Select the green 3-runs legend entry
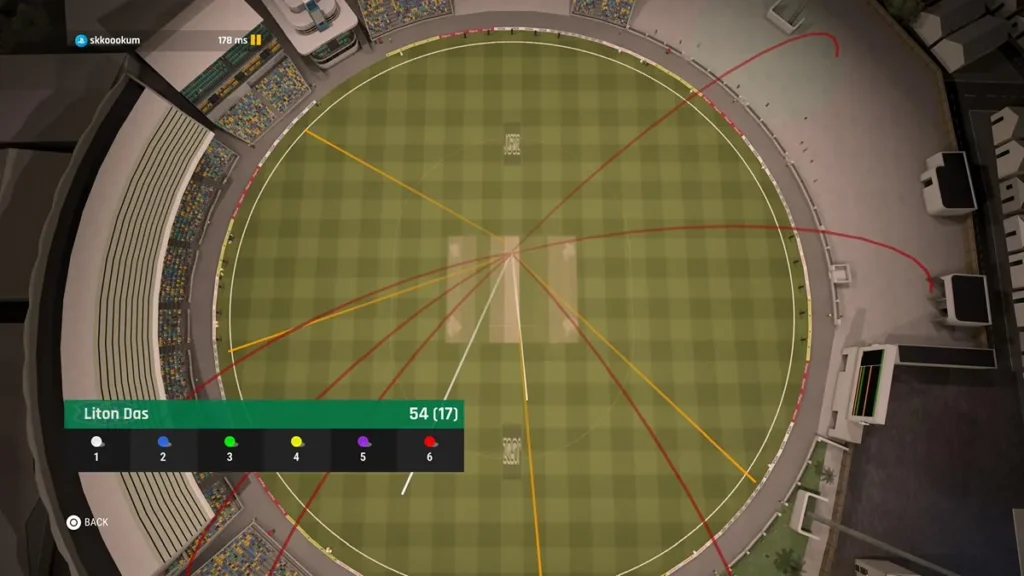Image resolution: width=1024 pixels, height=576 pixels. pyautogui.click(x=230, y=448)
